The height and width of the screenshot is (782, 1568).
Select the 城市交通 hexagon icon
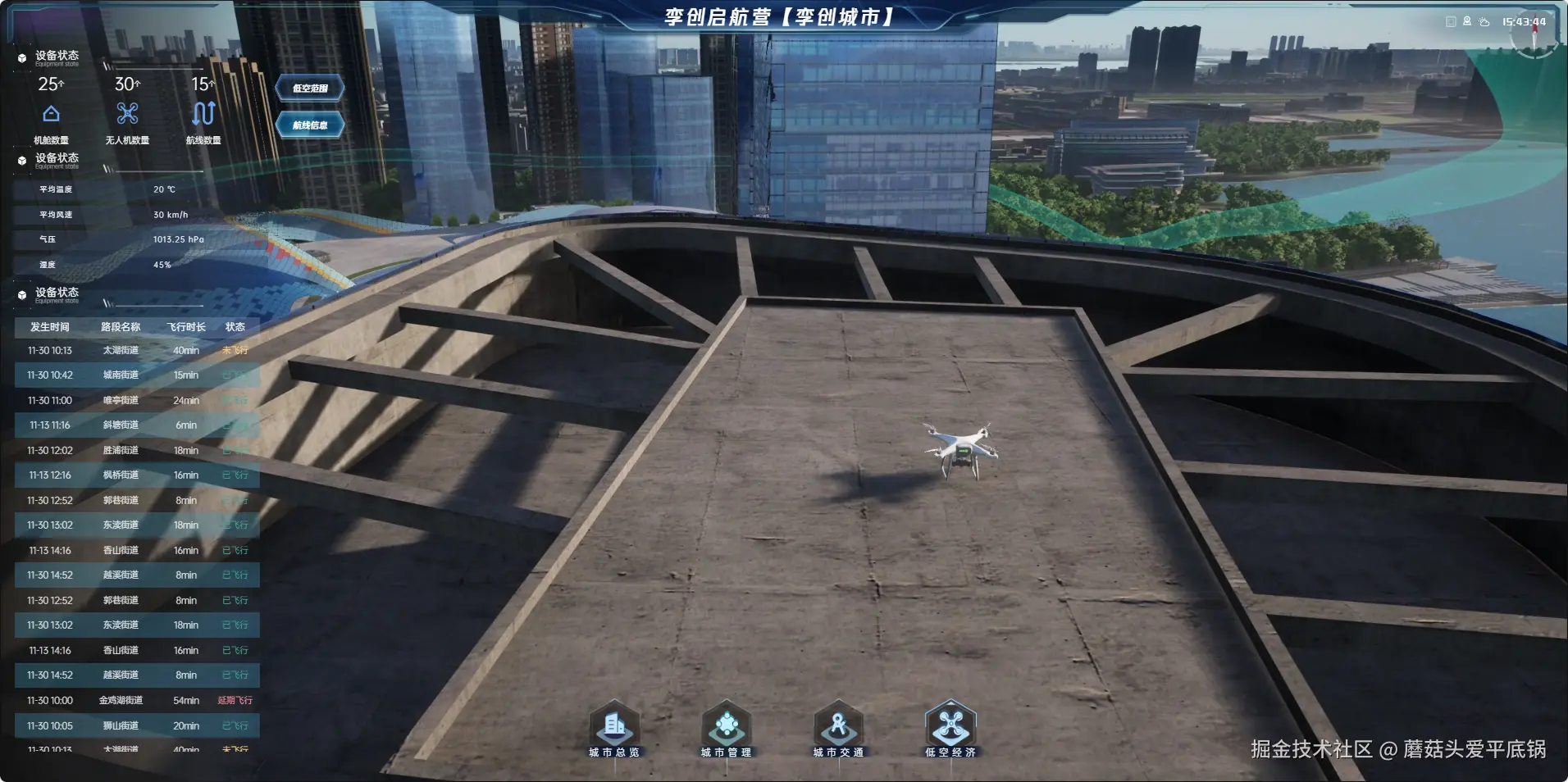838,725
